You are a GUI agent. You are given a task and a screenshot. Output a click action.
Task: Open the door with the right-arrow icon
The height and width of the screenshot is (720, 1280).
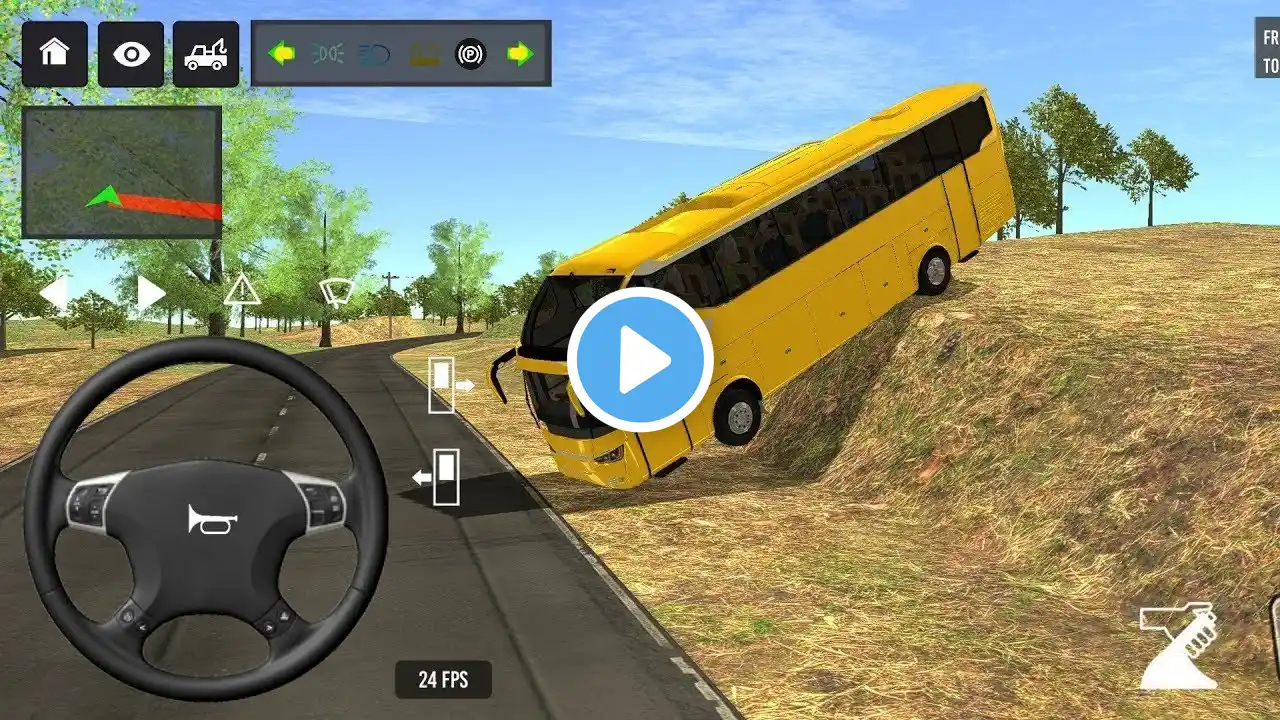(449, 385)
